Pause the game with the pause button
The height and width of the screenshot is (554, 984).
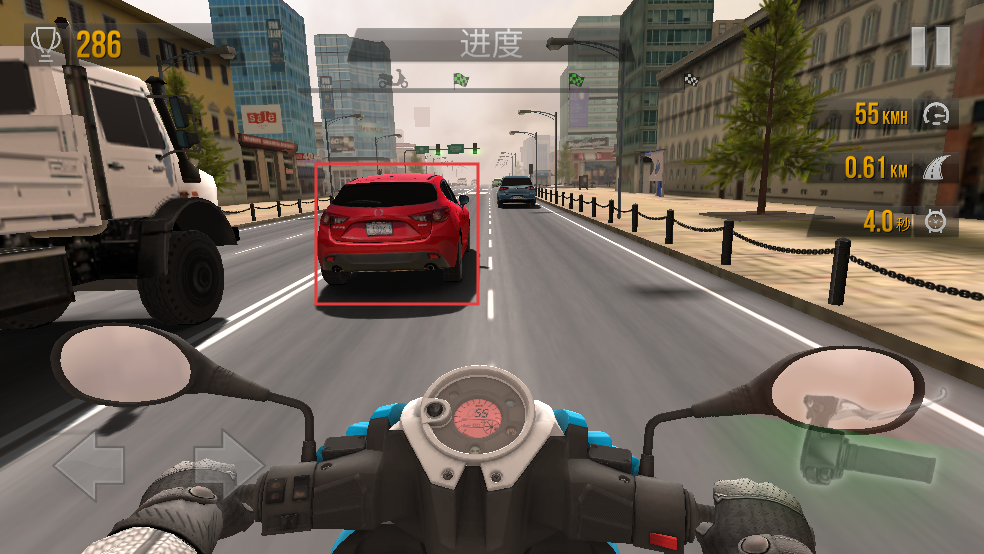coord(930,47)
